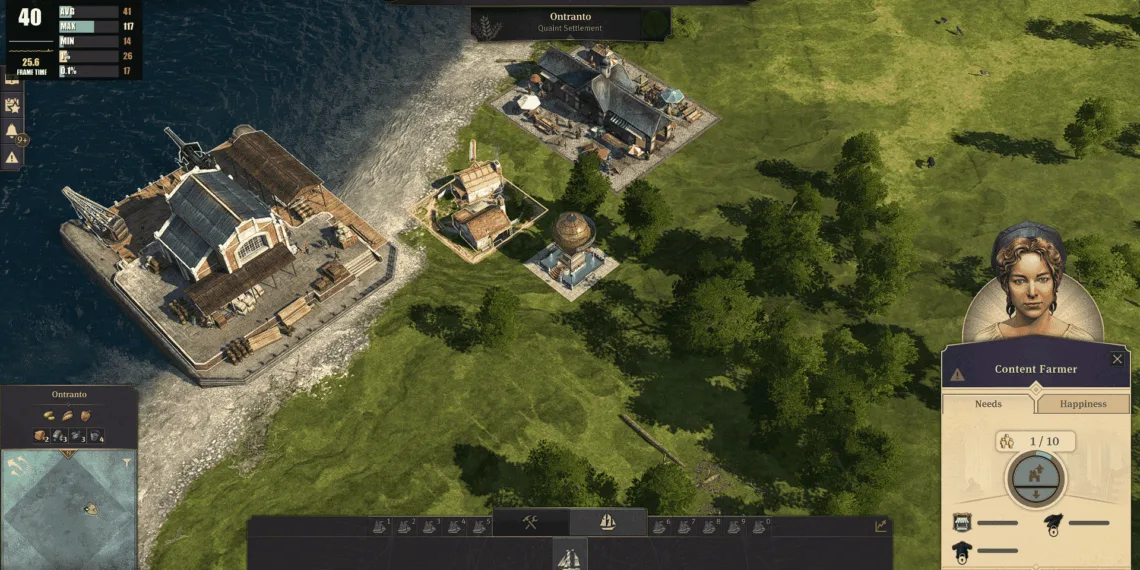The image size is (1140, 570).
Task: Open the statistics chart icon
Action: coord(880,526)
